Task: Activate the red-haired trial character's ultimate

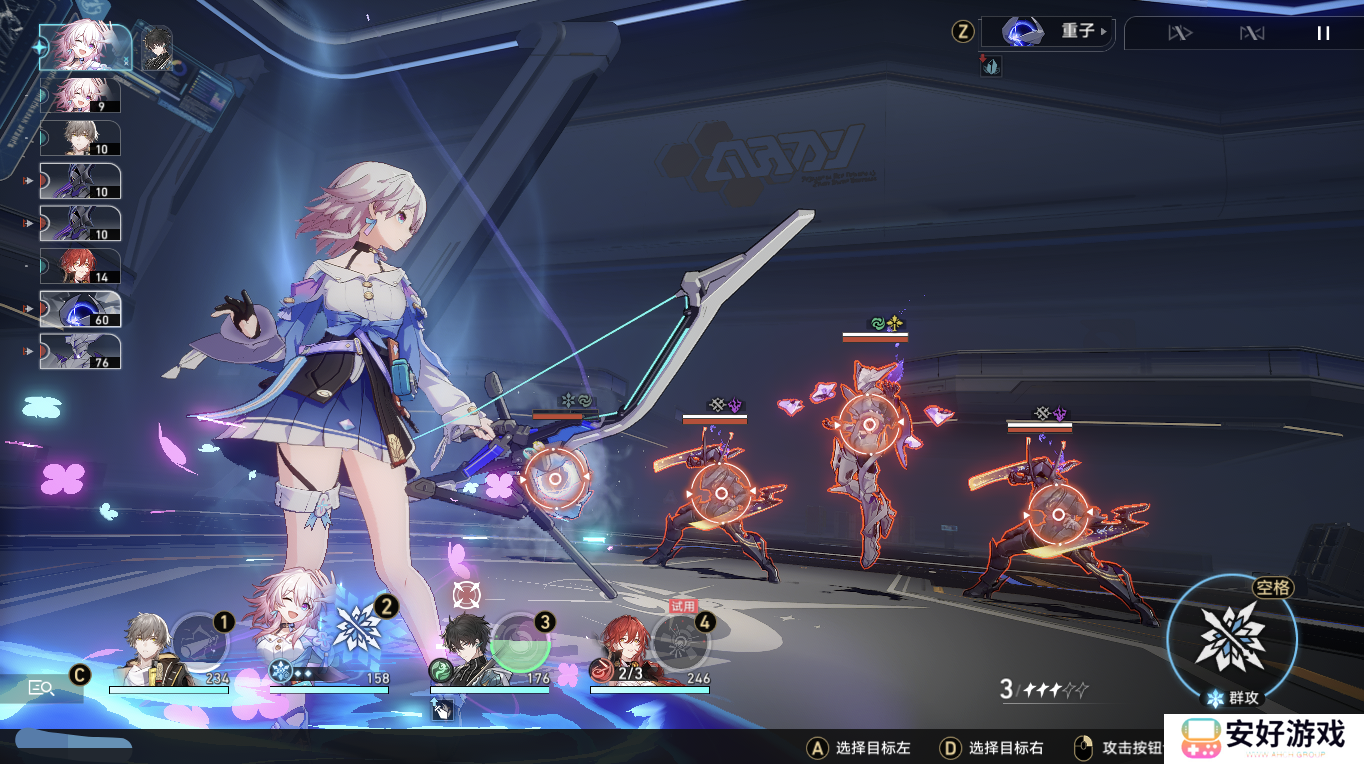Action: pyautogui.click(x=680, y=642)
